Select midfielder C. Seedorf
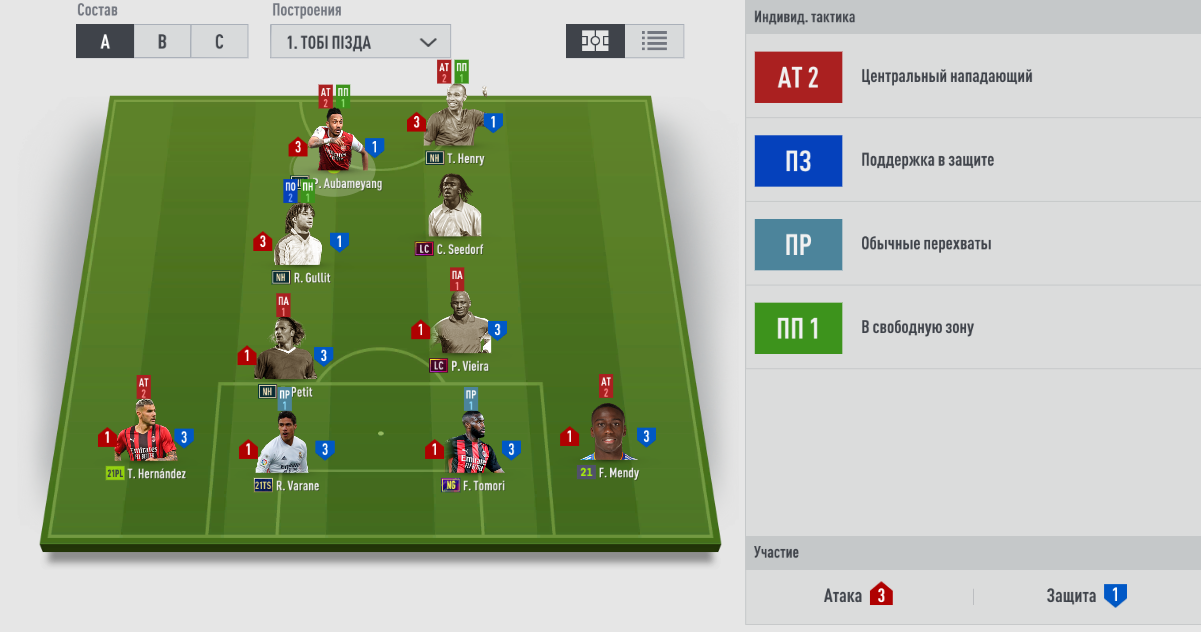The width and height of the screenshot is (1201, 632). 454,208
